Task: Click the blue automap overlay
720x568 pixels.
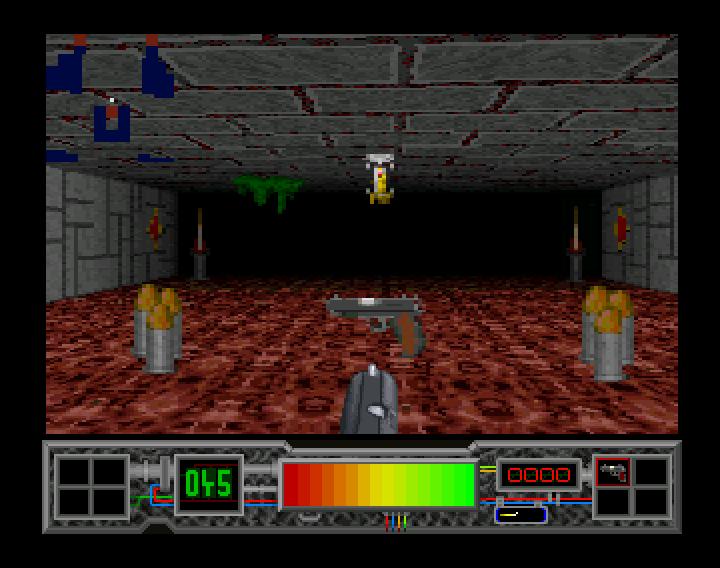Action: pos(112,98)
